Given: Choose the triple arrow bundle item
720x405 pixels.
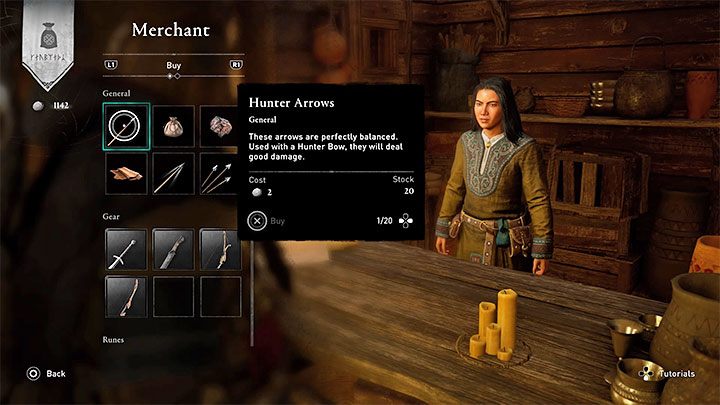Looking at the screenshot, I should 219,173.
